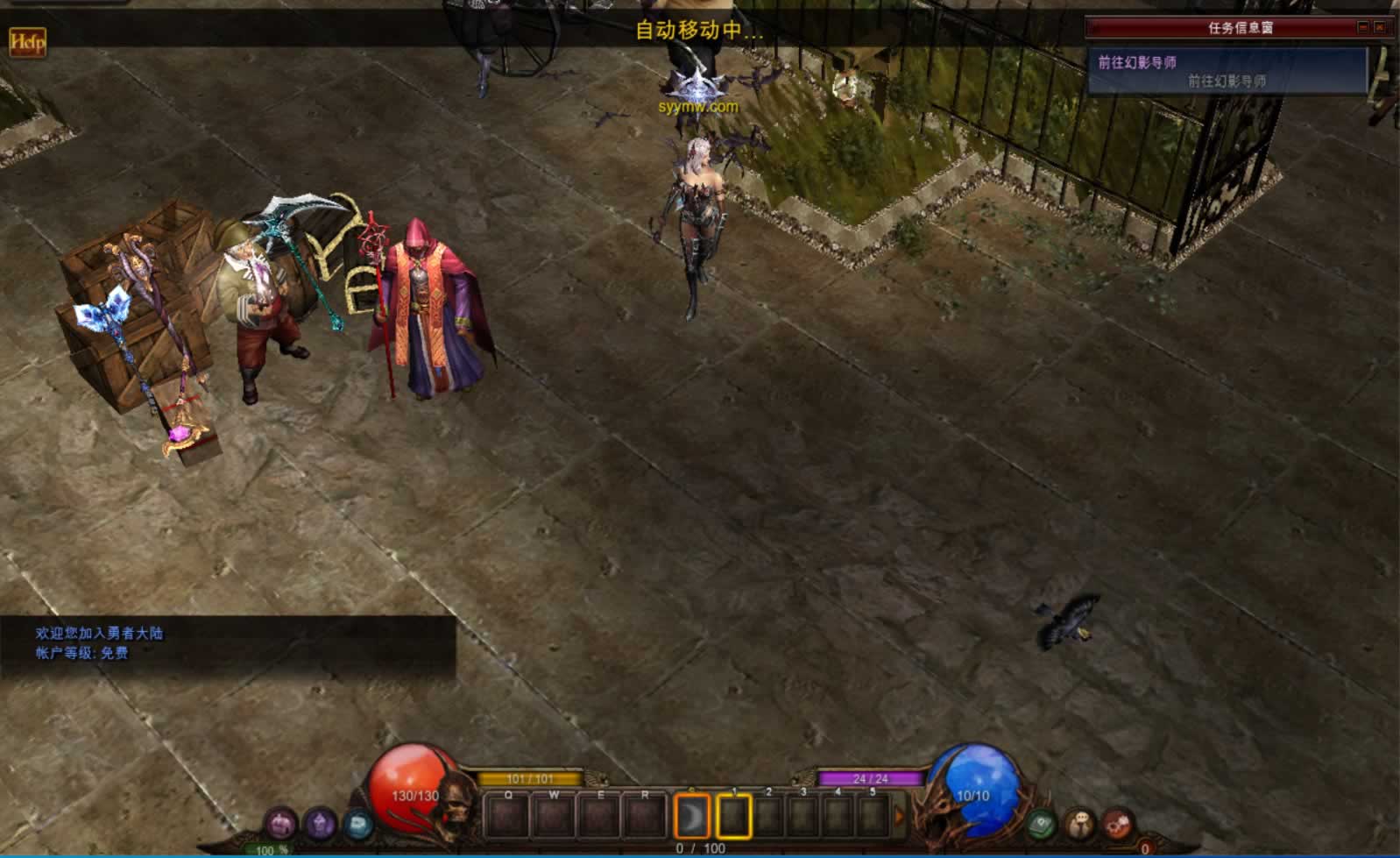
Task: Click the hotbar's orange arrow expander
Action: click(899, 817)
